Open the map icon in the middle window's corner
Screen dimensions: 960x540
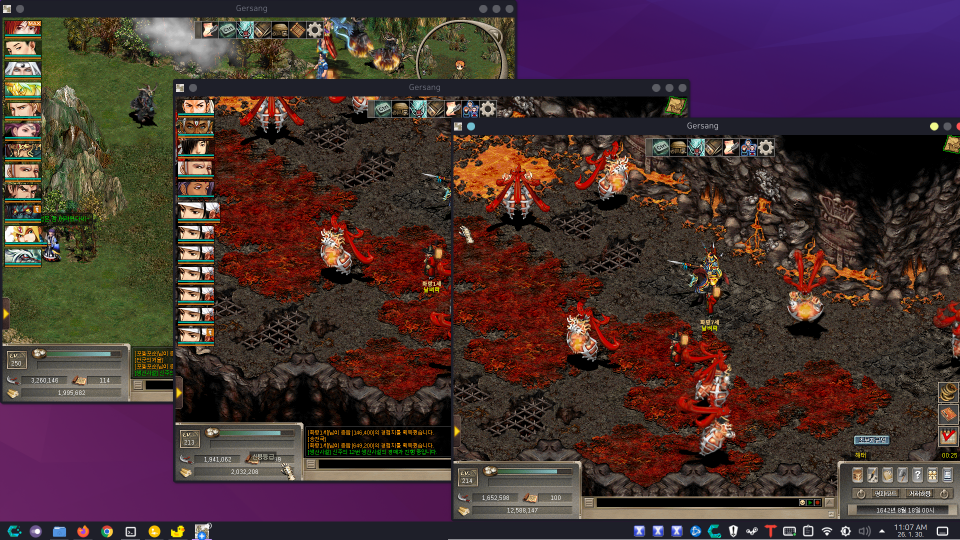[x=676, y=105]
